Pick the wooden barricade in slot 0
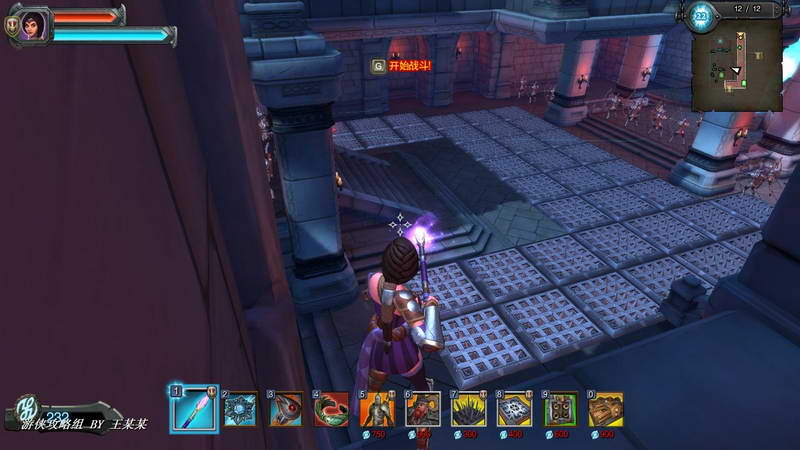The width and height of the screenshot is (800, 450). [605, 409]
